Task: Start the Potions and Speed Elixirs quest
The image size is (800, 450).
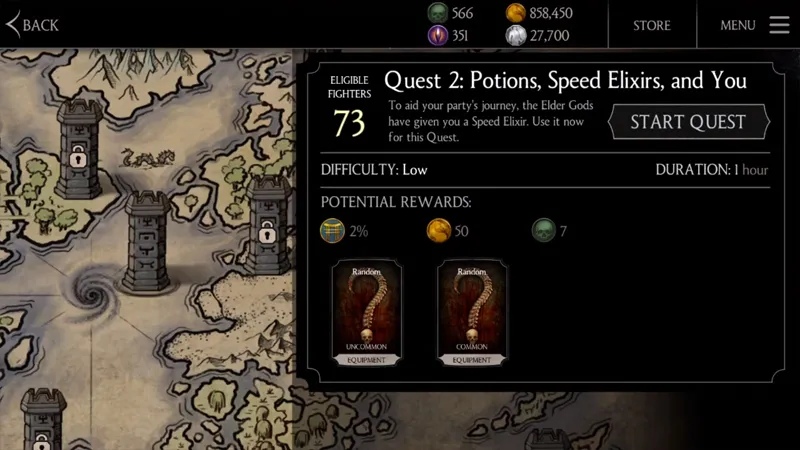Action: coord(688,122)
